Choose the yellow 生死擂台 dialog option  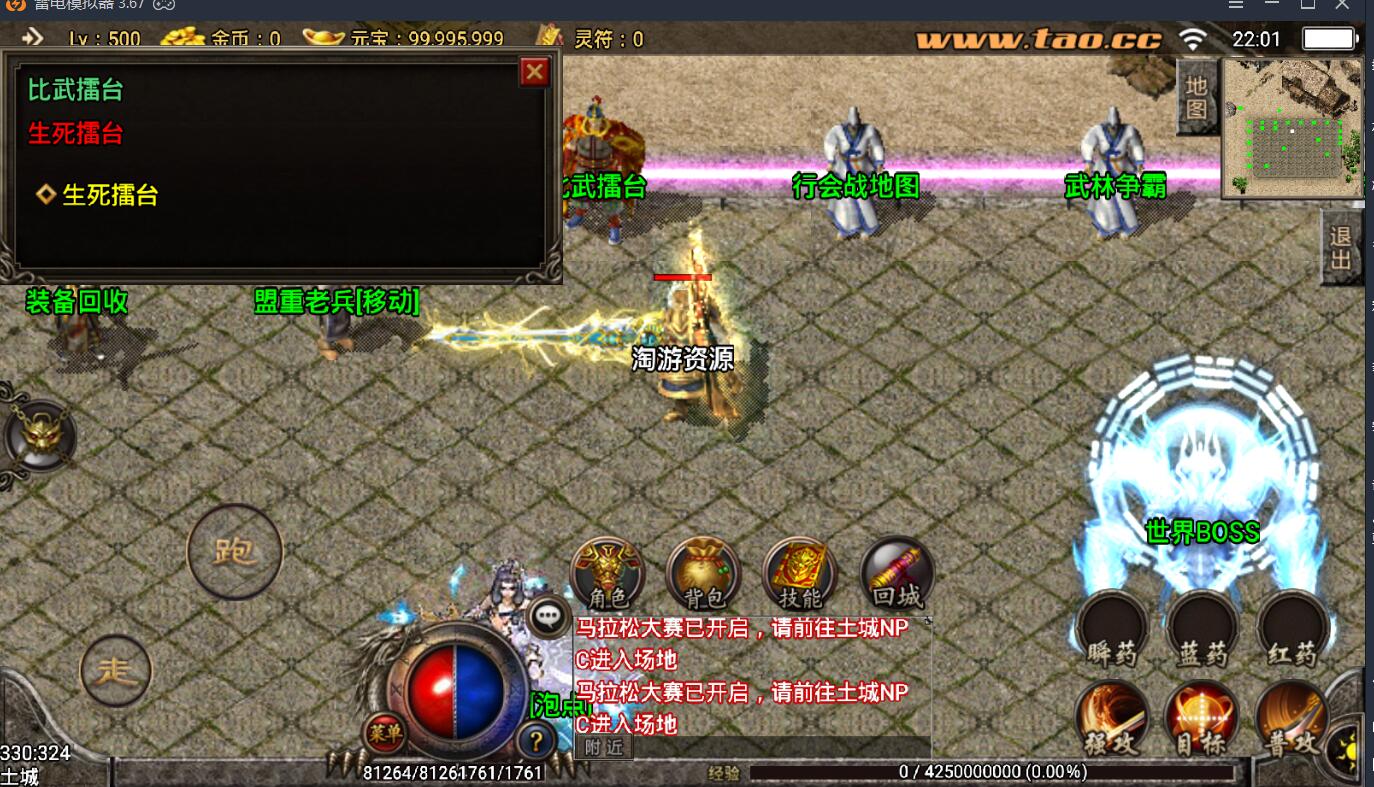coord(110,195)
